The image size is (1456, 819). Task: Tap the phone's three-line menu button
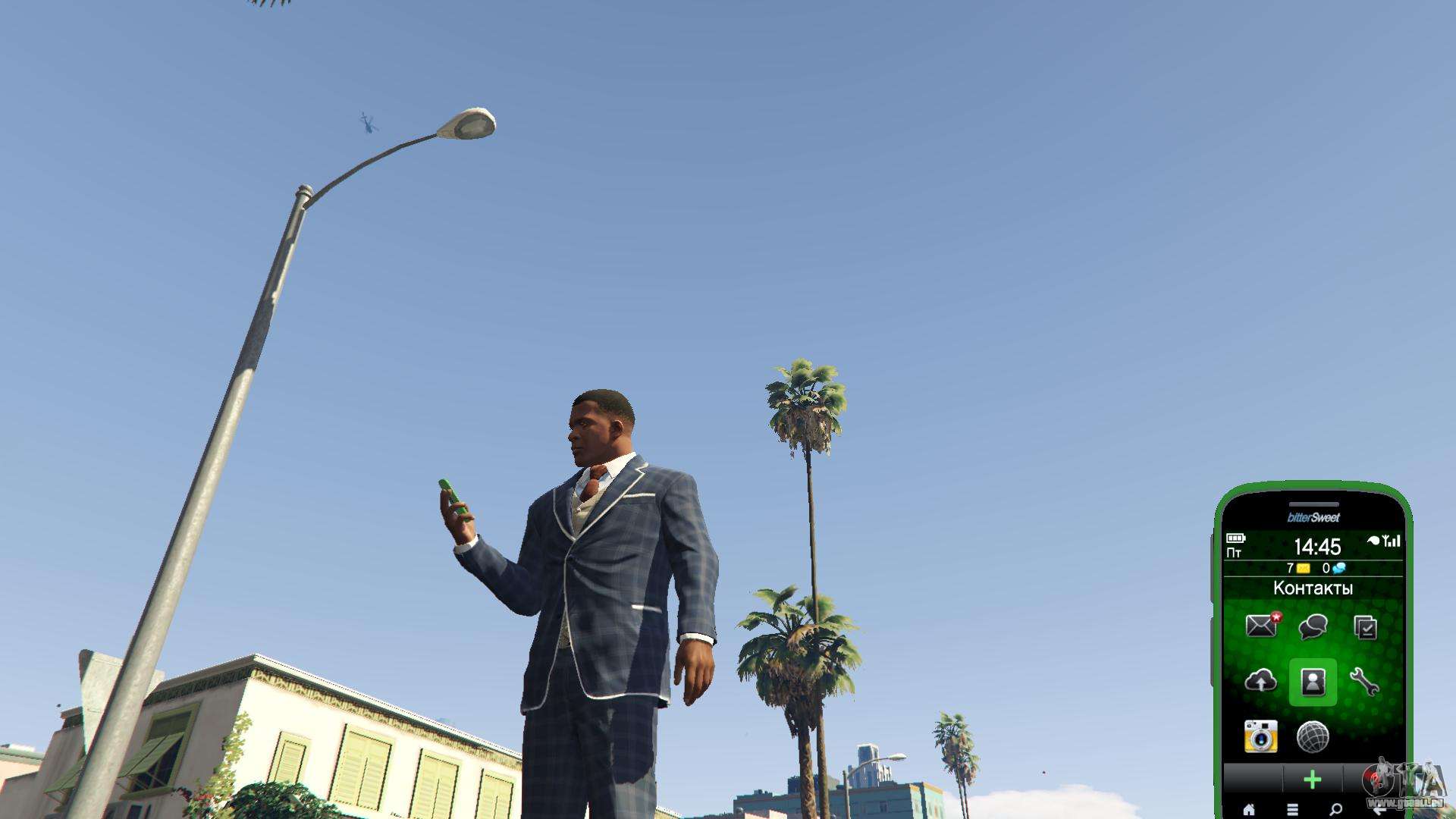tap(1292, 810)
